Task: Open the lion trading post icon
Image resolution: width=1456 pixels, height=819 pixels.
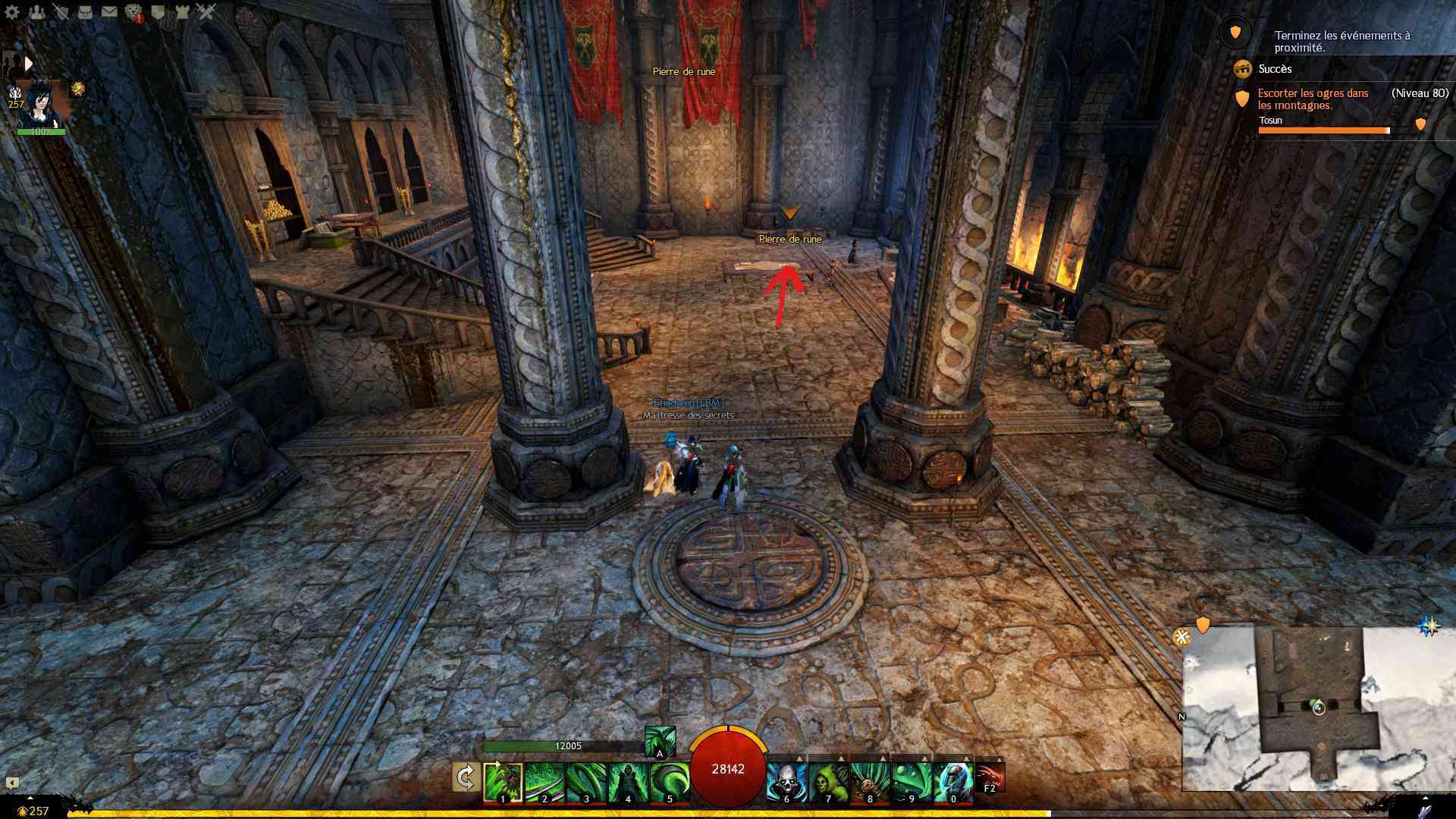Action: tap(133, 12)
